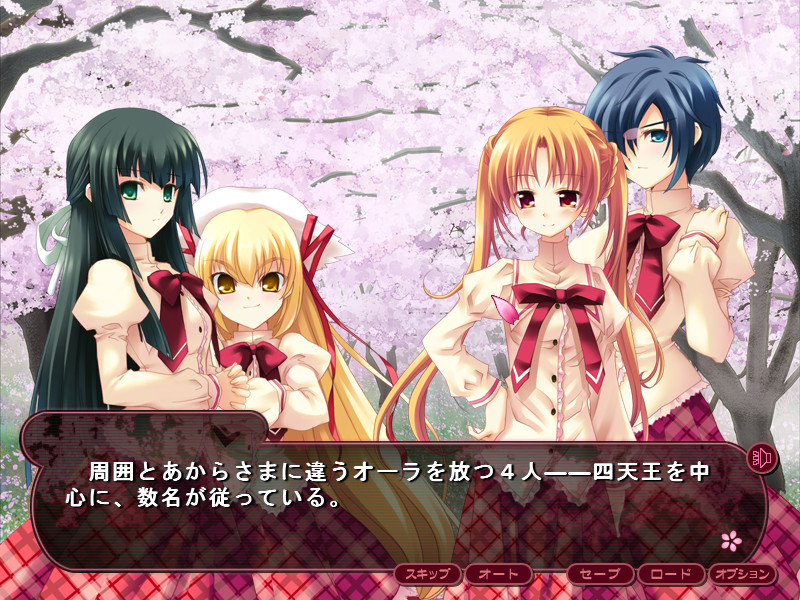This screenshot has width=800, height=600.
Task: Replay voice with the speaker icon
Action: pyautogui.click(x=762, y=459)
